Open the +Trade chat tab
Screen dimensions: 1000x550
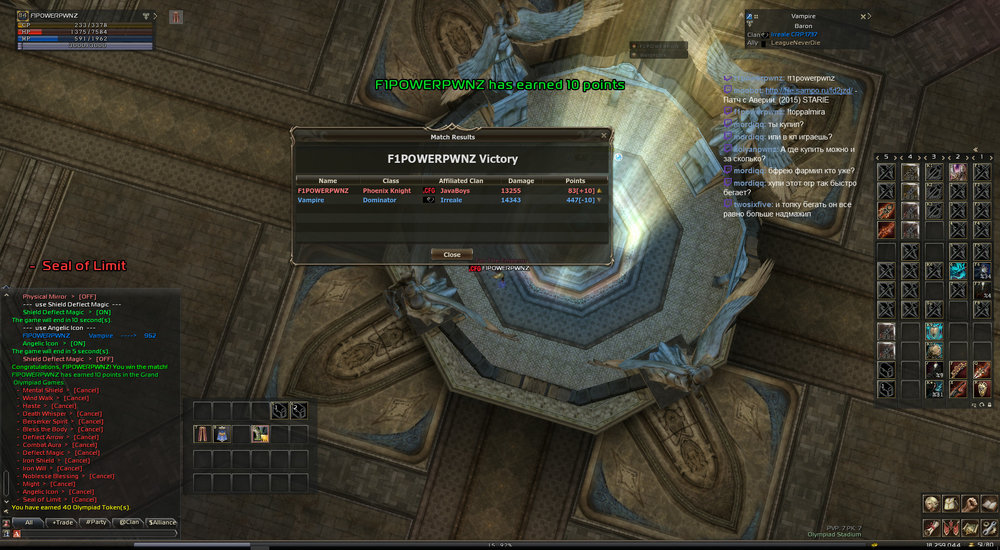(x=63, y=522)
